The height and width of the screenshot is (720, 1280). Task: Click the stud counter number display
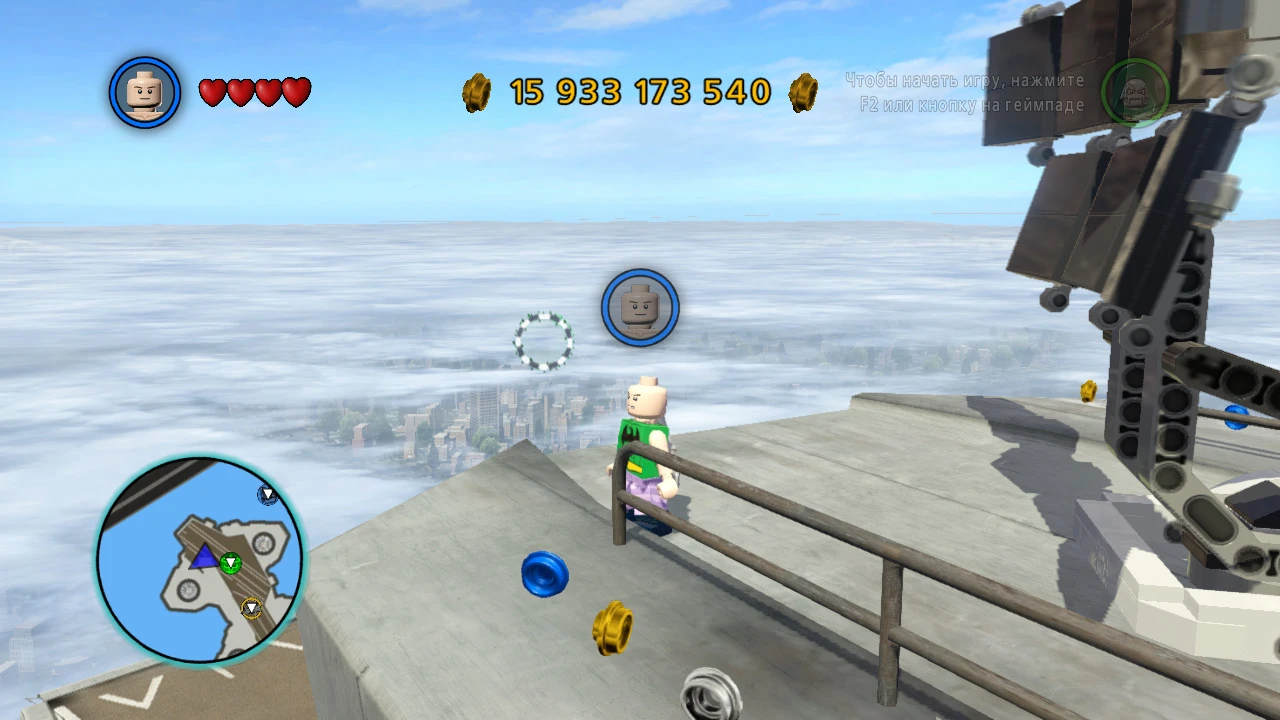click(638, 92)
